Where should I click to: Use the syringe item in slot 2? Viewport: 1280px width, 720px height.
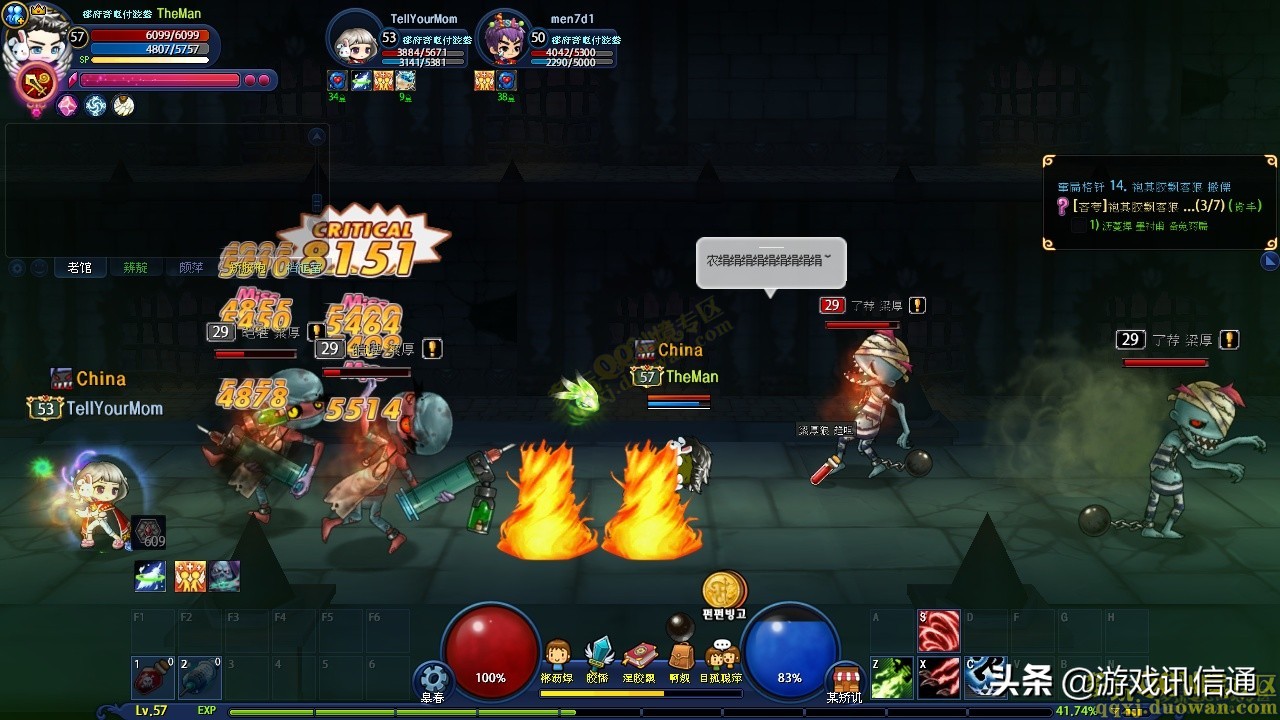(x=200, y=677)
